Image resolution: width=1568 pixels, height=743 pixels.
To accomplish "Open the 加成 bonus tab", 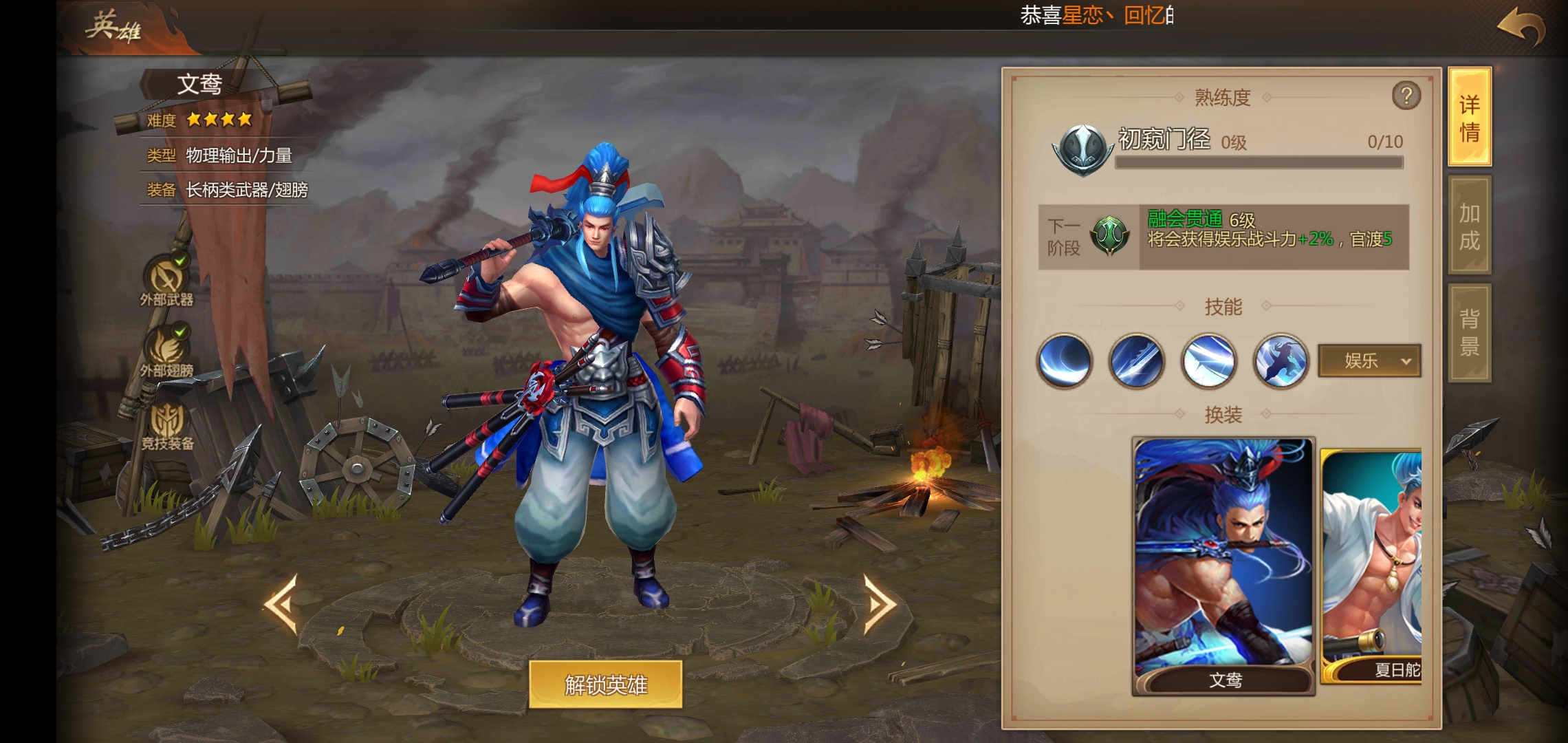I will (x=1470, y=226).
